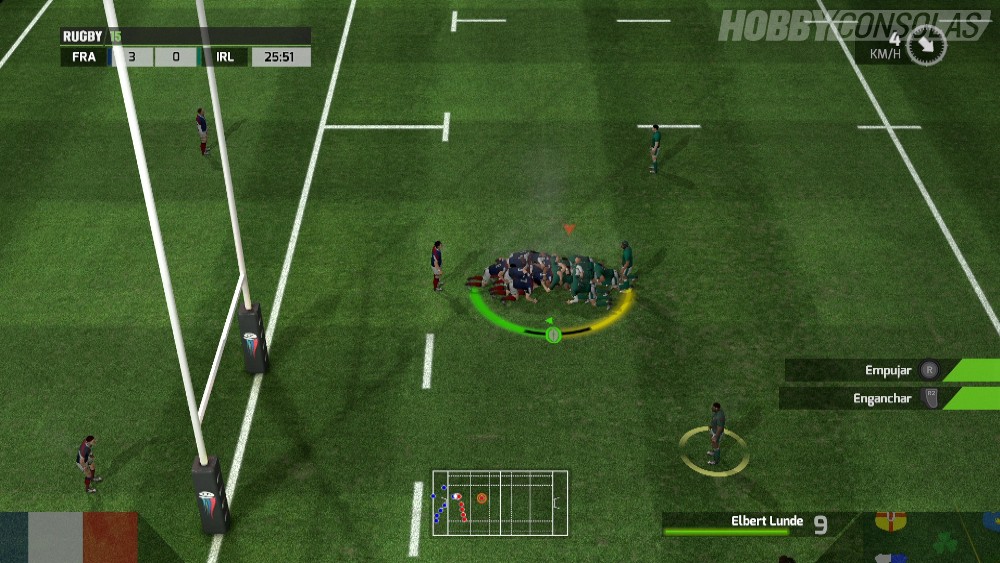Click the pitch minimap

click(x=500, y=503)
